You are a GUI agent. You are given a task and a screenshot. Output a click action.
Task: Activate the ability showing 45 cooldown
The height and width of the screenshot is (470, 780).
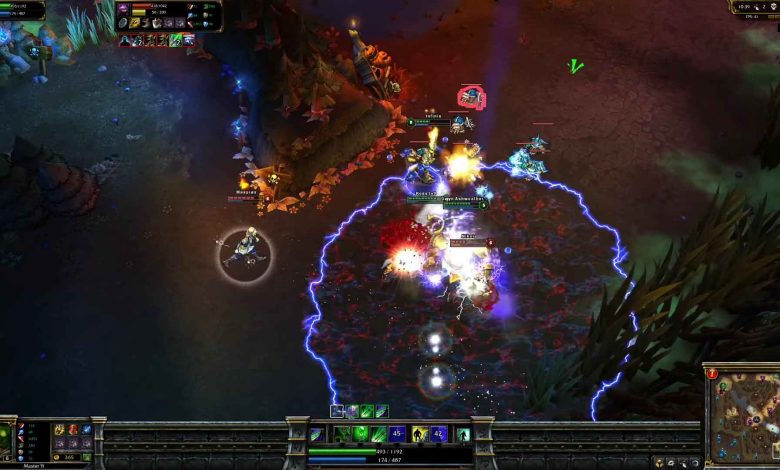point(397,434)
